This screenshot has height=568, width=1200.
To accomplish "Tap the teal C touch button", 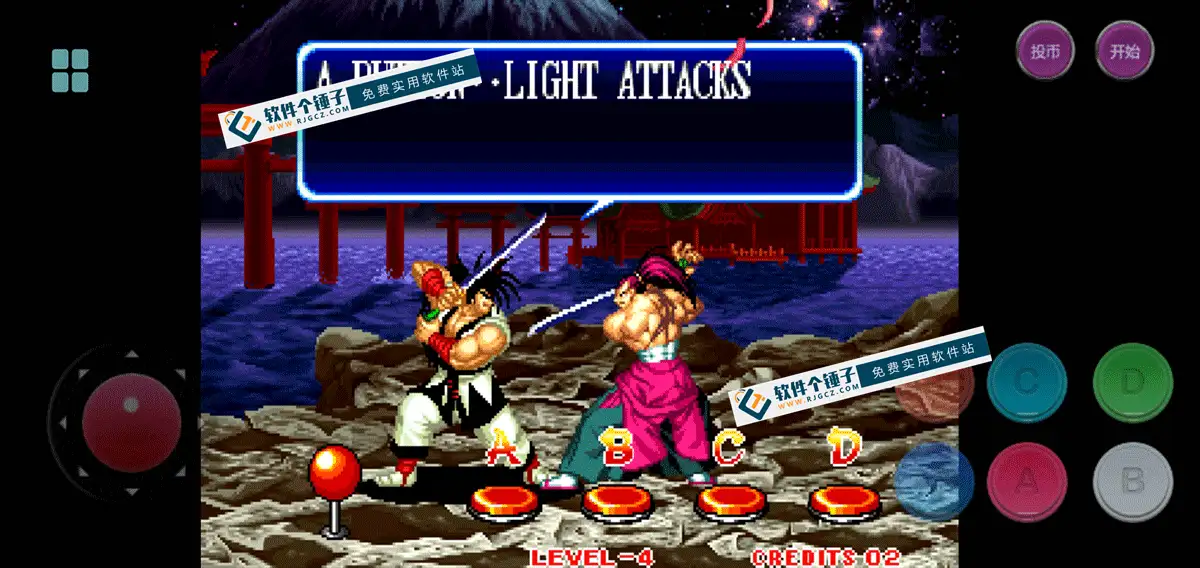I will (1027, 382).
